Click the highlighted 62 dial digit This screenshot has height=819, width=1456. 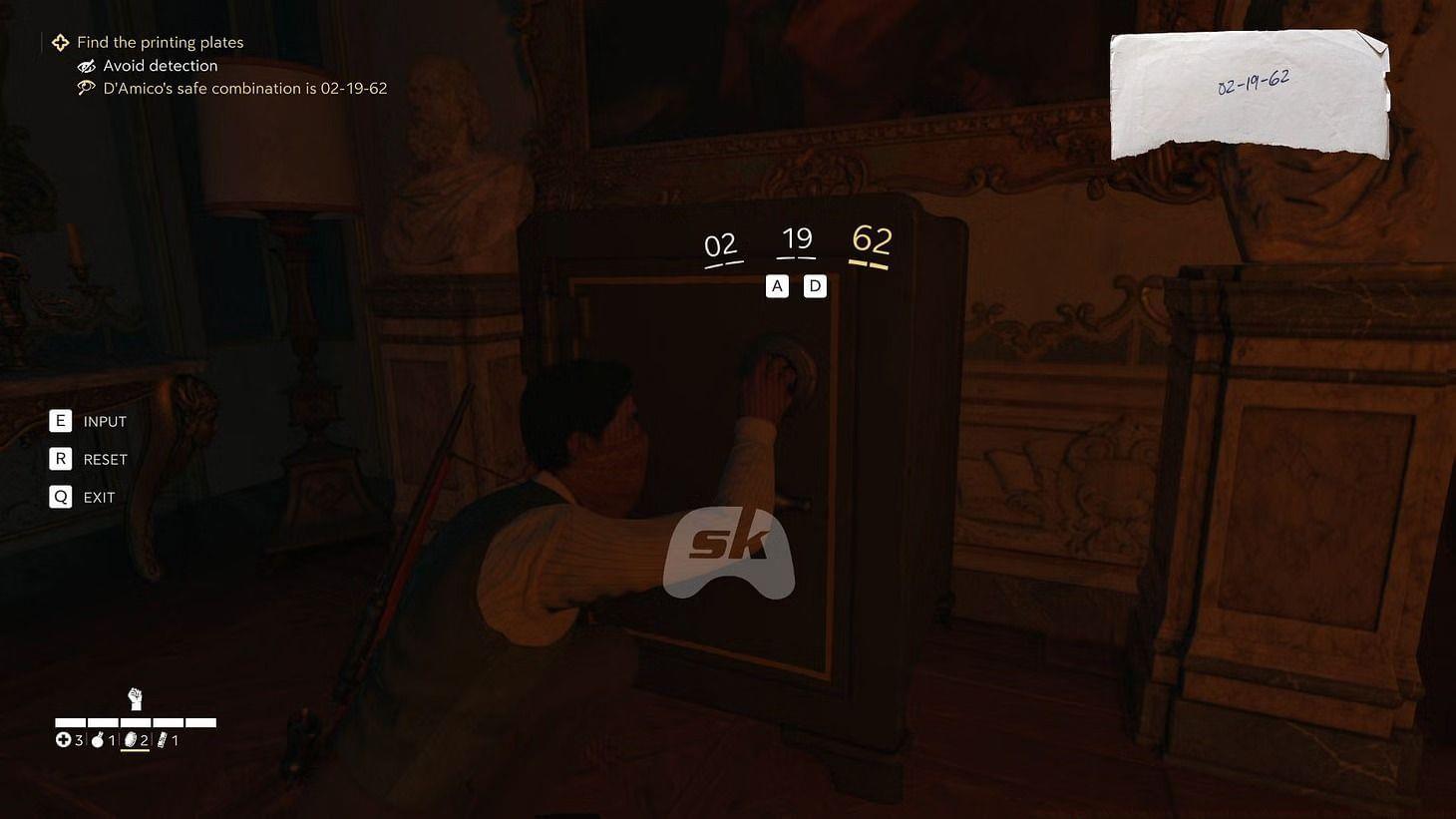click(x=872, y=240)
